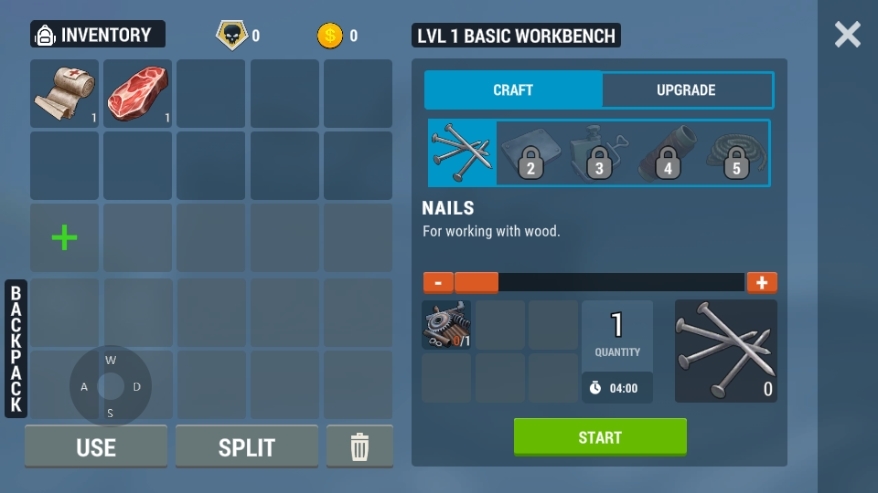Image resolution: width=878 pixels, height=493 pixels.
Task: Select the locked level 5 recipe
Action: click(734, 153)
